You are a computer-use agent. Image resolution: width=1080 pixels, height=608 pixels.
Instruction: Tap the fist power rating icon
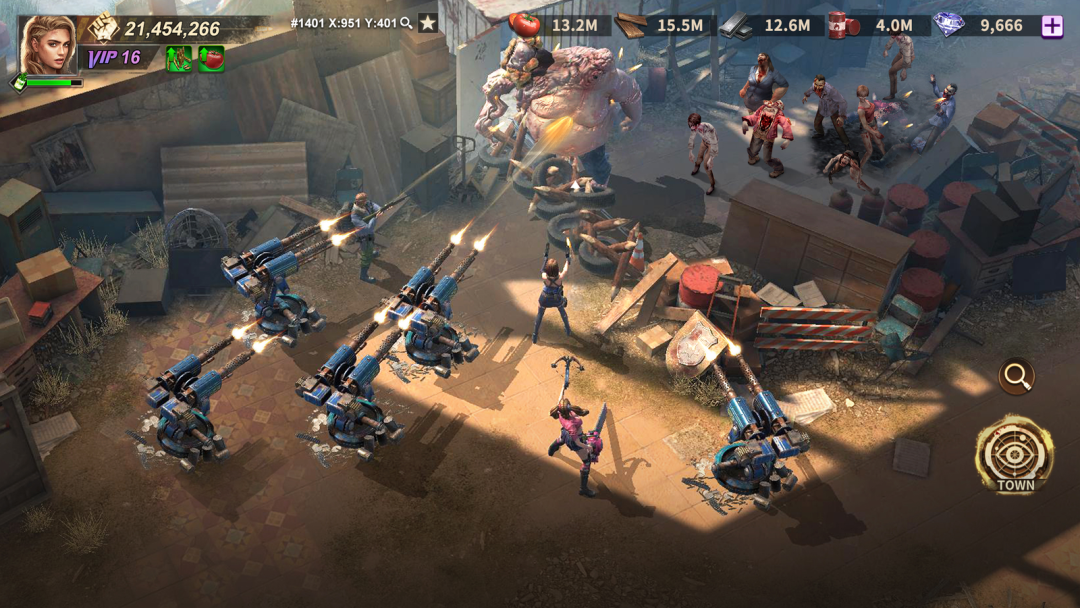click(x=104, y=28)
